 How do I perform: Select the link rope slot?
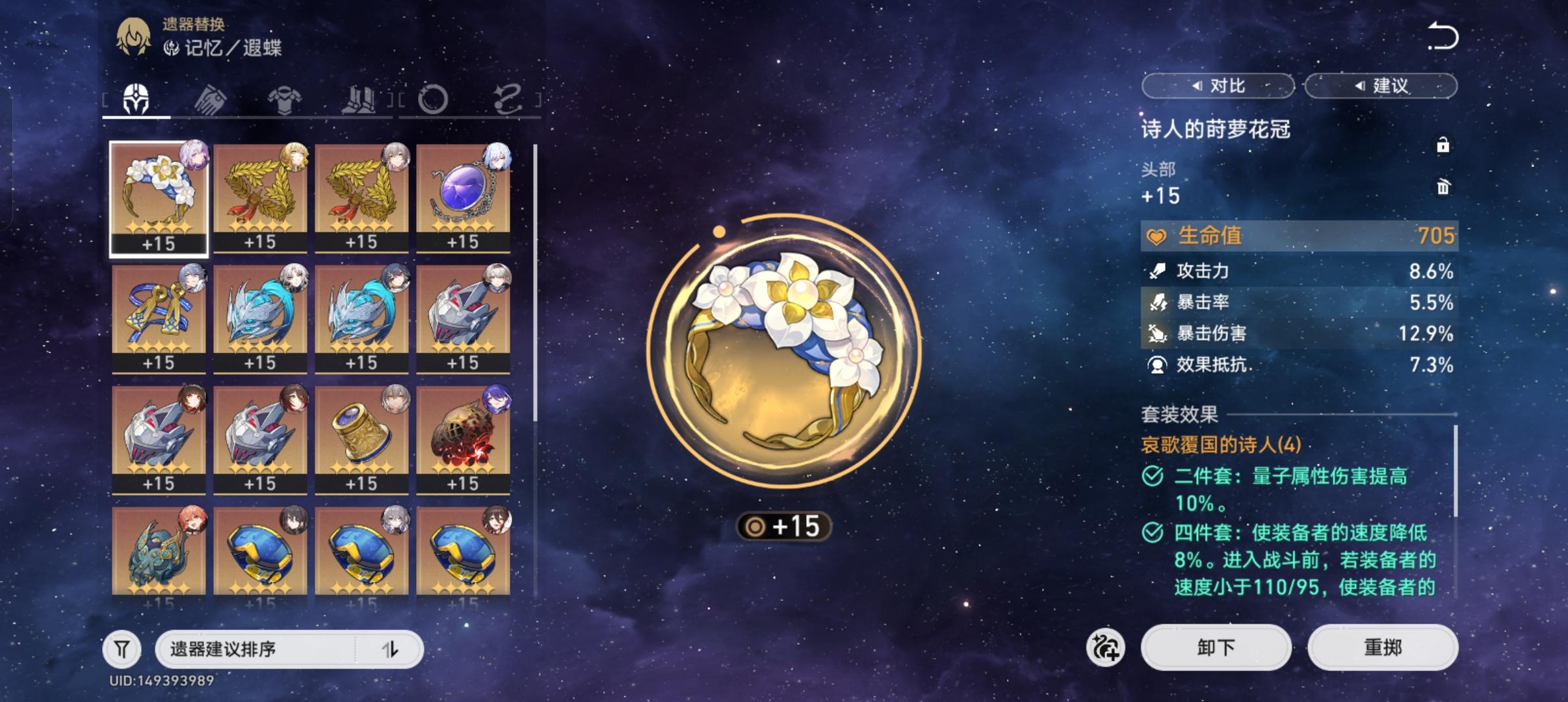tap(508, 97)
